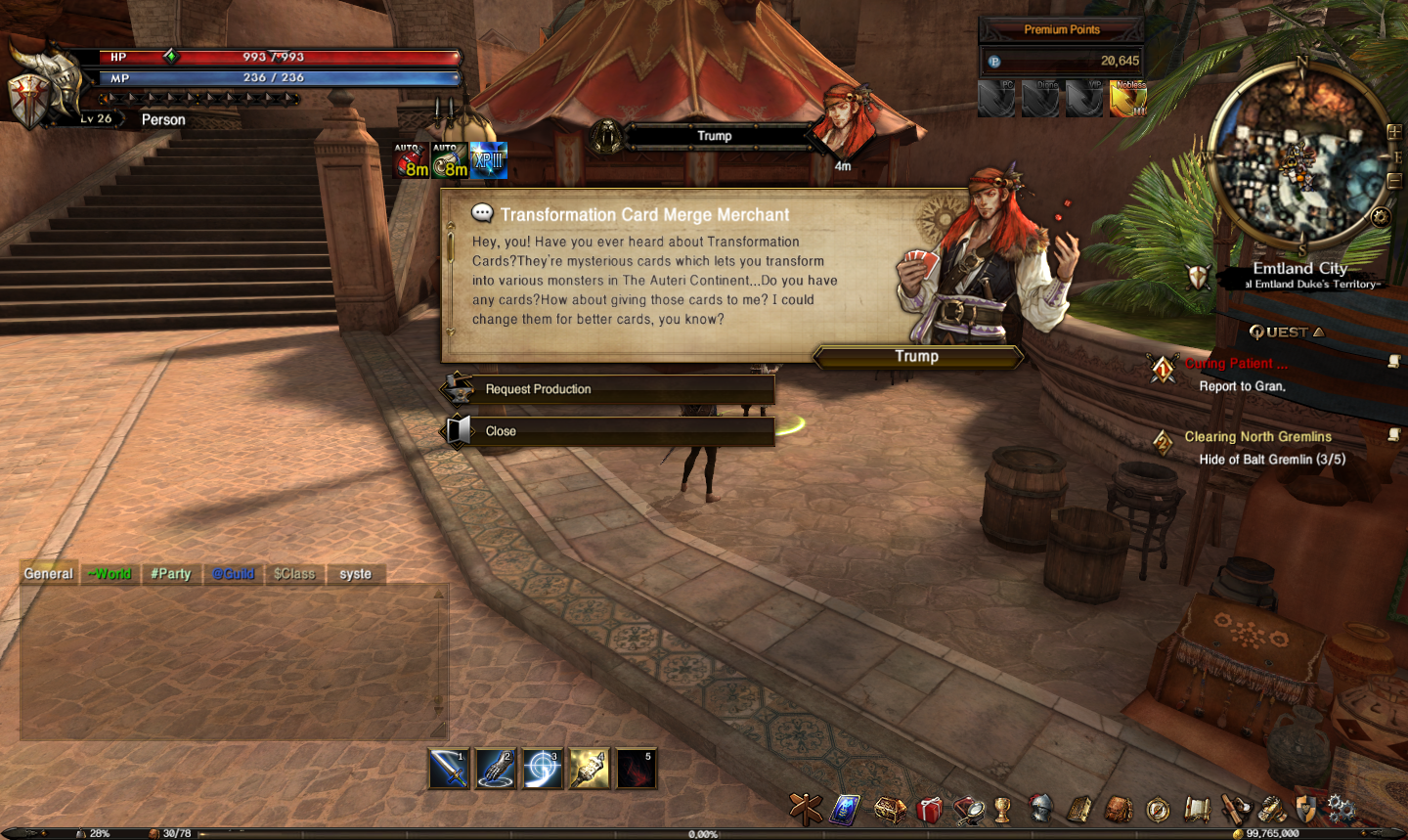Open the leather backpack inventory
1408x840 pixels.
pyautogui.click(x=1119, y=810)
